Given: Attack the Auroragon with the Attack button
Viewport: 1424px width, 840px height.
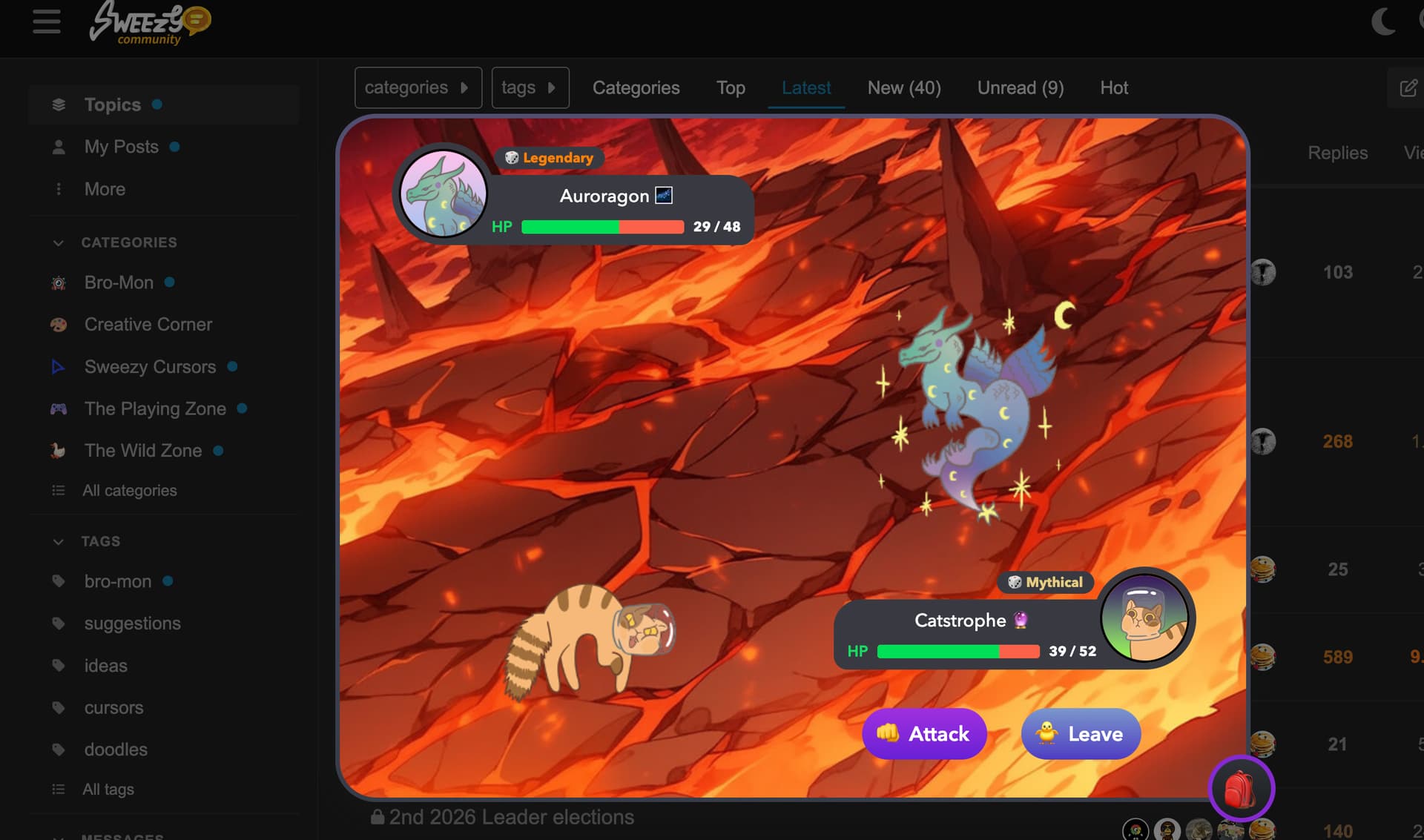Looking at the screenshot, I should click(x=924, y=734).
